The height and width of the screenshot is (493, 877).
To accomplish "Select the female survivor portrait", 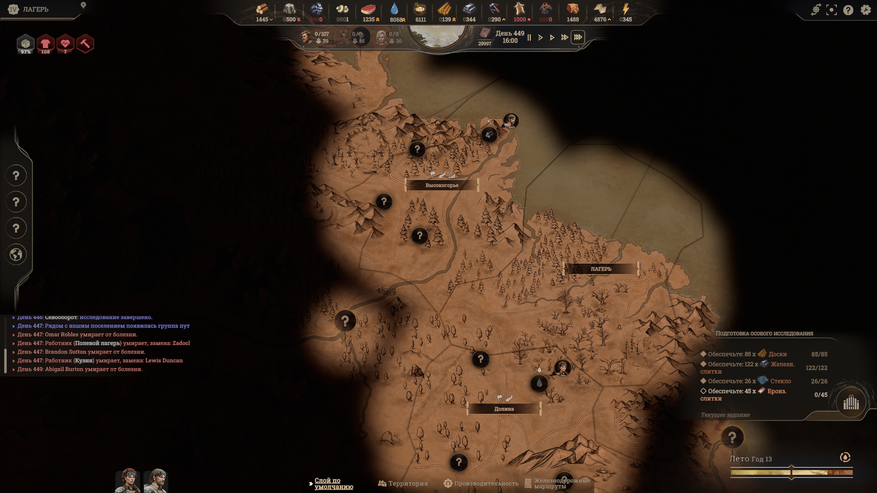I will click(x=127, y=480).
